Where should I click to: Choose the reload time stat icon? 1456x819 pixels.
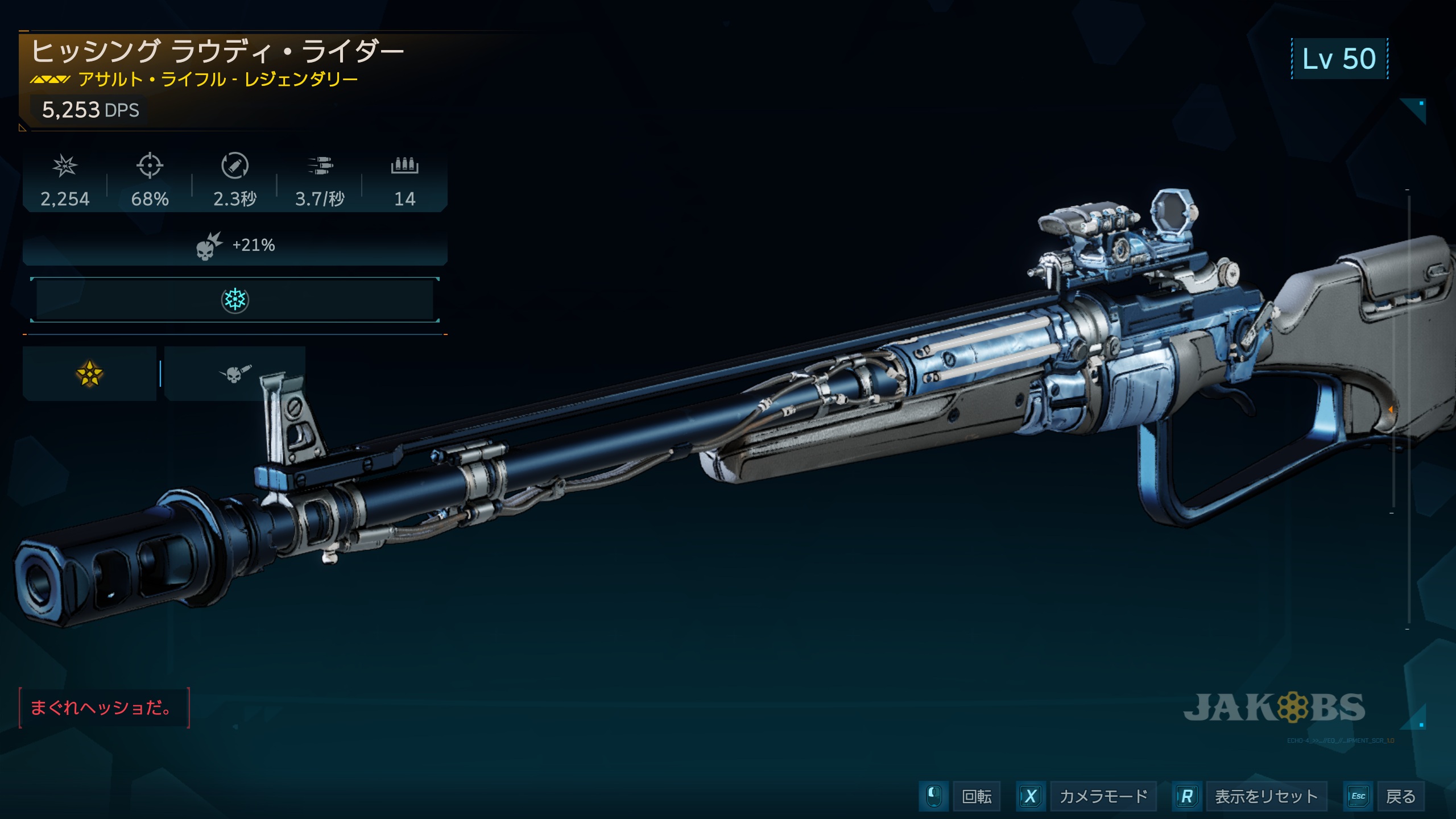(x=234, y=166)
